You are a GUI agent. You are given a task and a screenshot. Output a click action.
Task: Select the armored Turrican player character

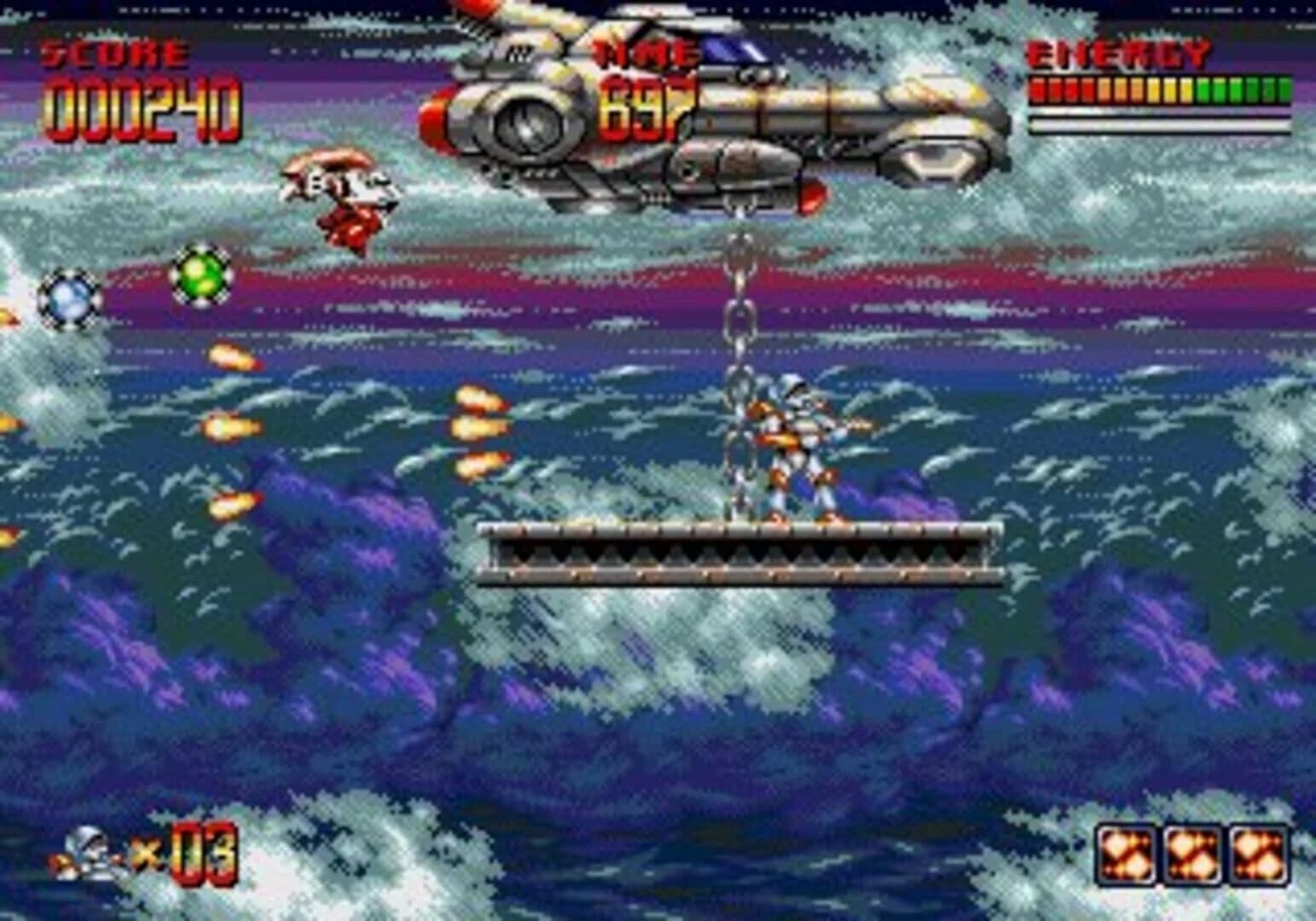(797, 443)
